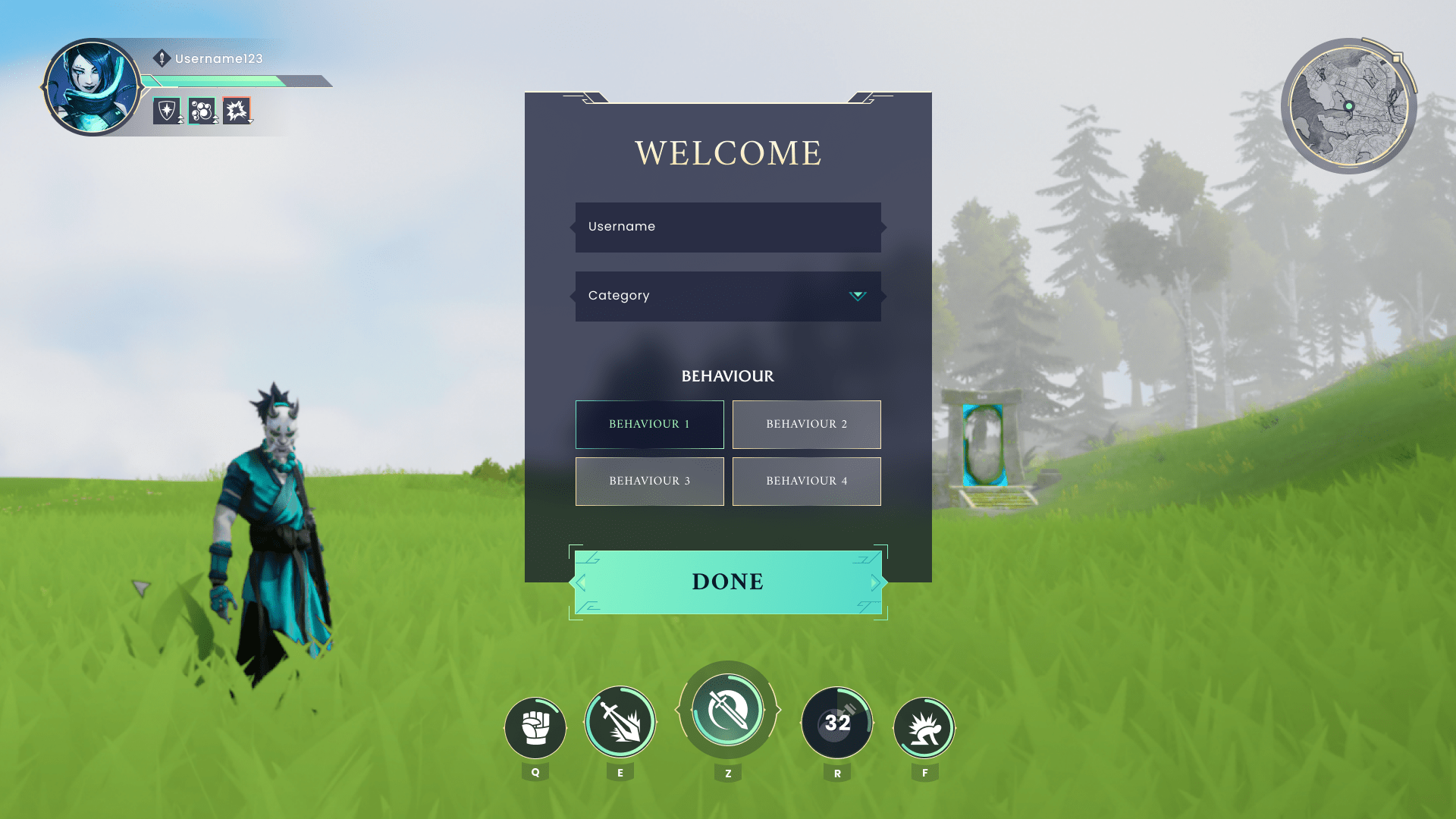
Task: Open the Category dropdown
Action: click(x=728, y=296)
